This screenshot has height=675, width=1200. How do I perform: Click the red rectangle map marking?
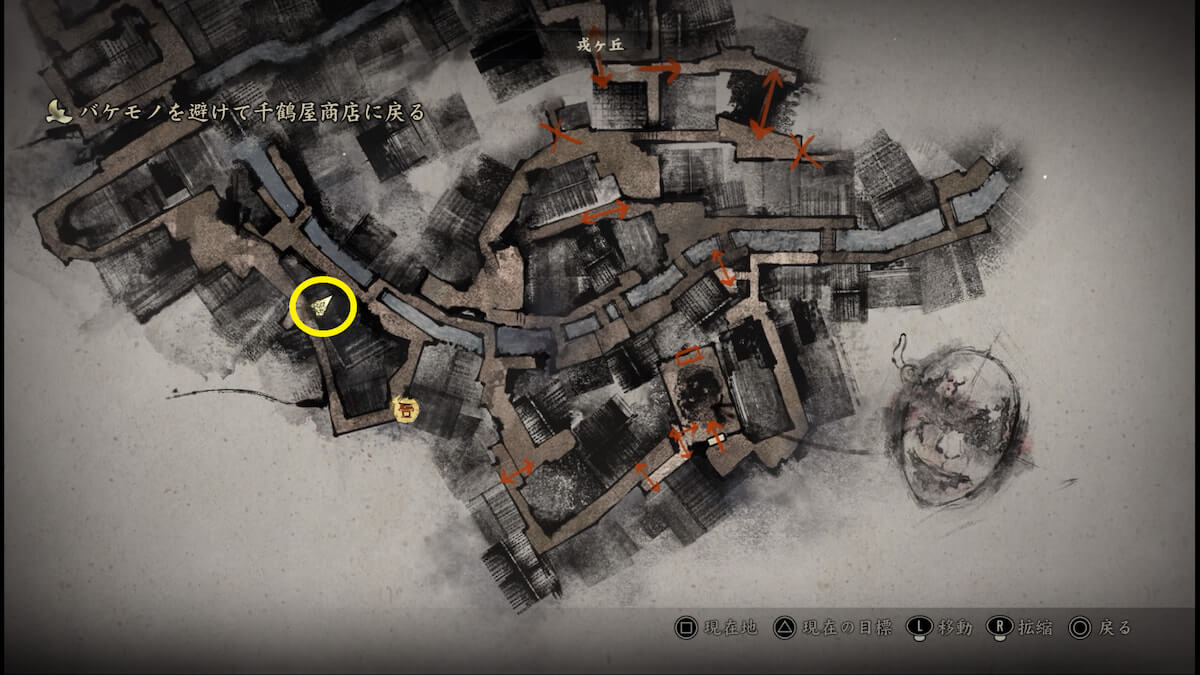(688, 354)
